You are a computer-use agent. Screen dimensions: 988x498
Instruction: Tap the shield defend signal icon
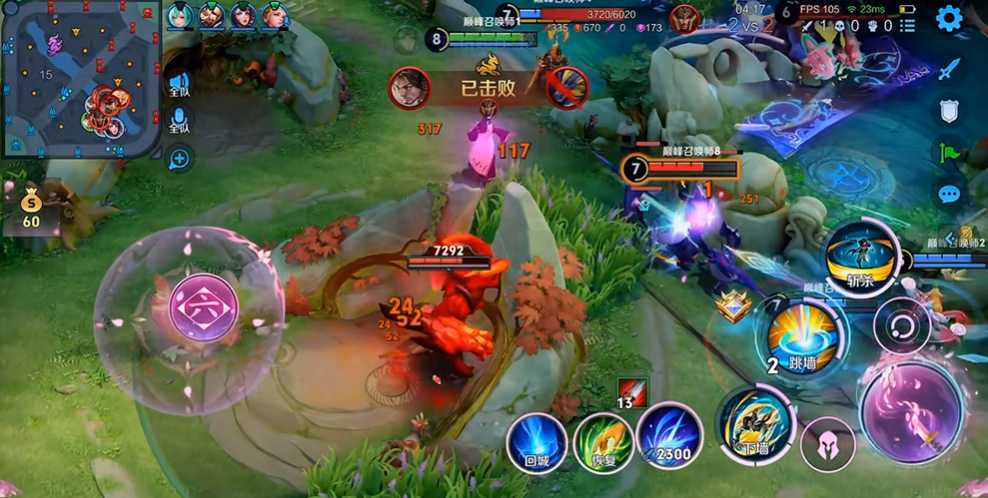[949, 111]
